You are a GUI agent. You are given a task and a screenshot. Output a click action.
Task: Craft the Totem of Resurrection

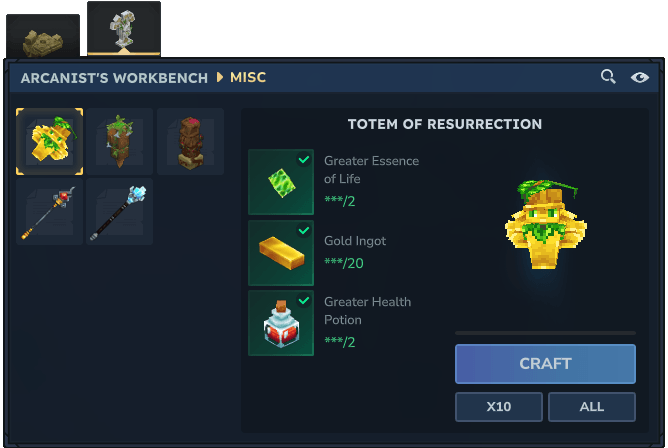point(545,364)
